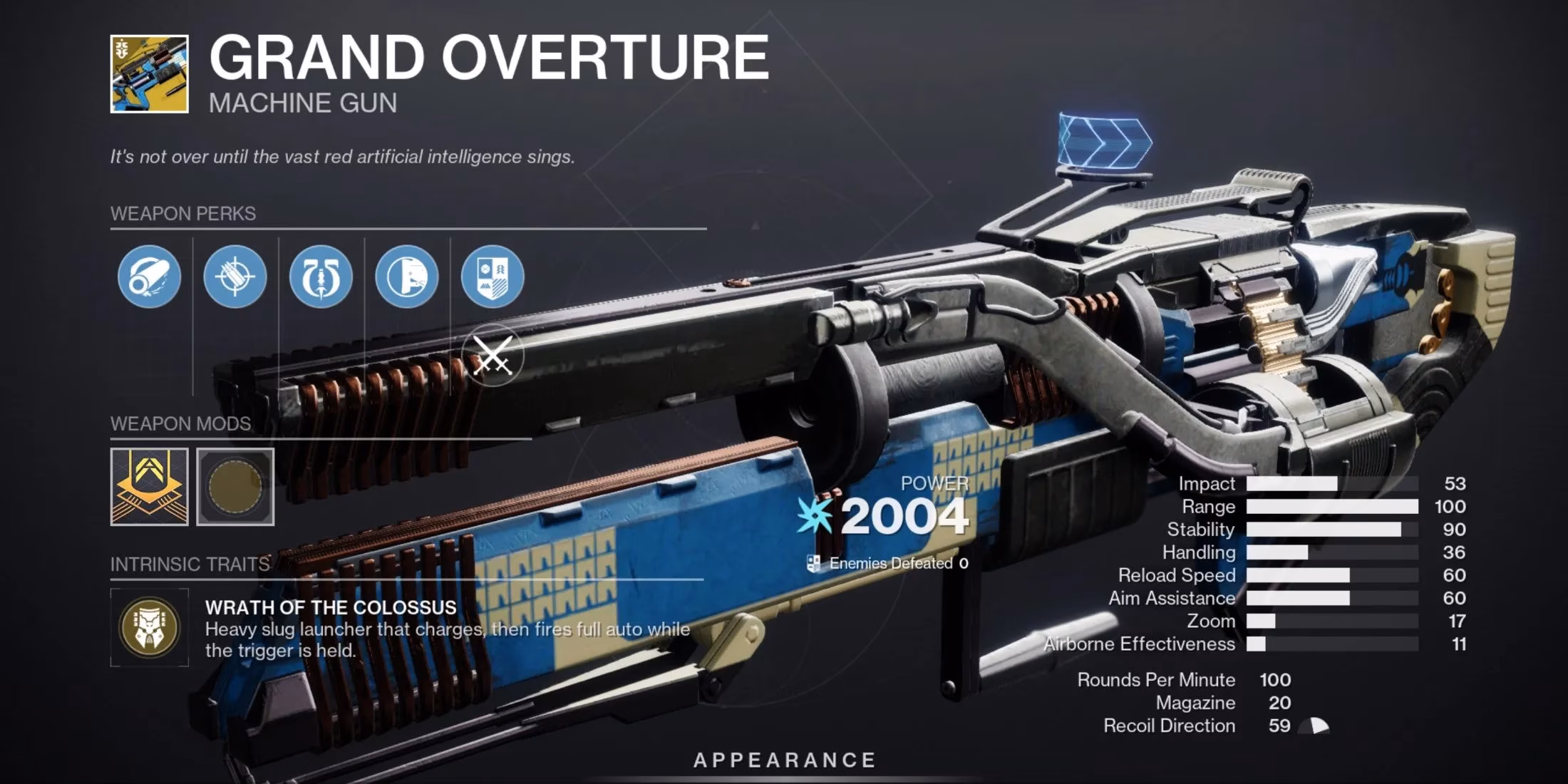The image size is (1568, 784).
Task: Click the Enemies Defeated tracker icon
Action: [813, 563]
